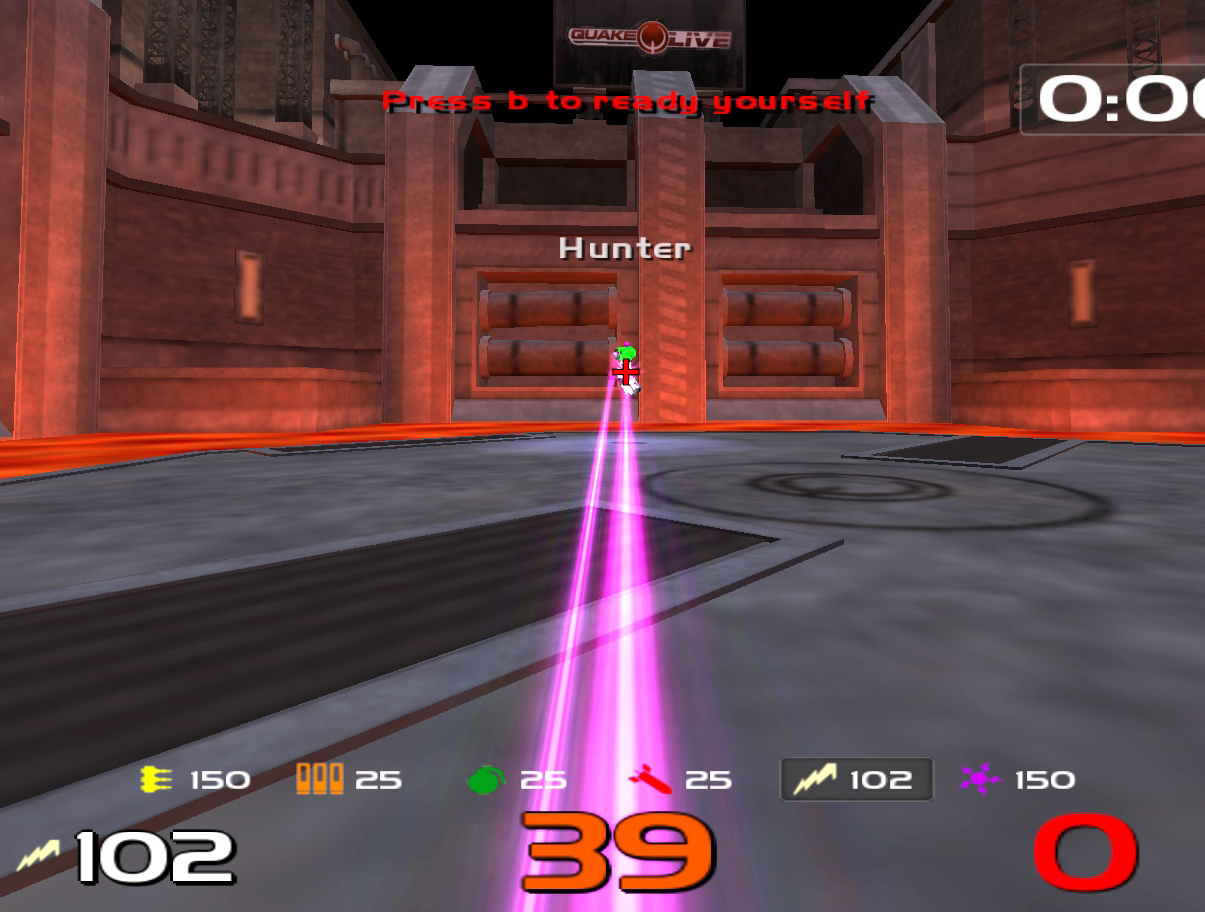The image size is (1205, 912).
Task: Switch to the orange shotgun shells weapon
Action: pos(319,779)
